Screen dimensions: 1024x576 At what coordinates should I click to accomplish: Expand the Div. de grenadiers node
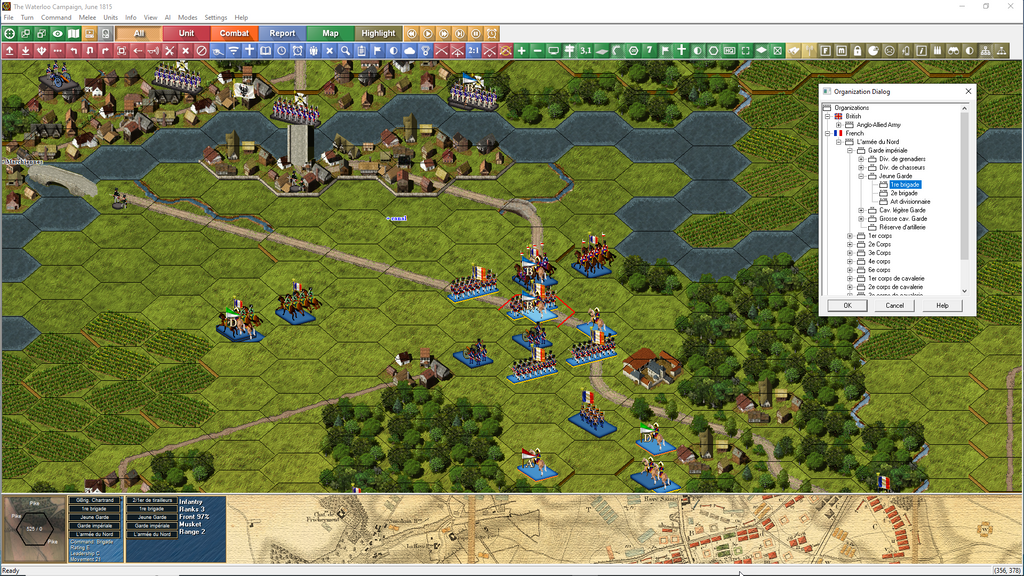coord(861,159)
